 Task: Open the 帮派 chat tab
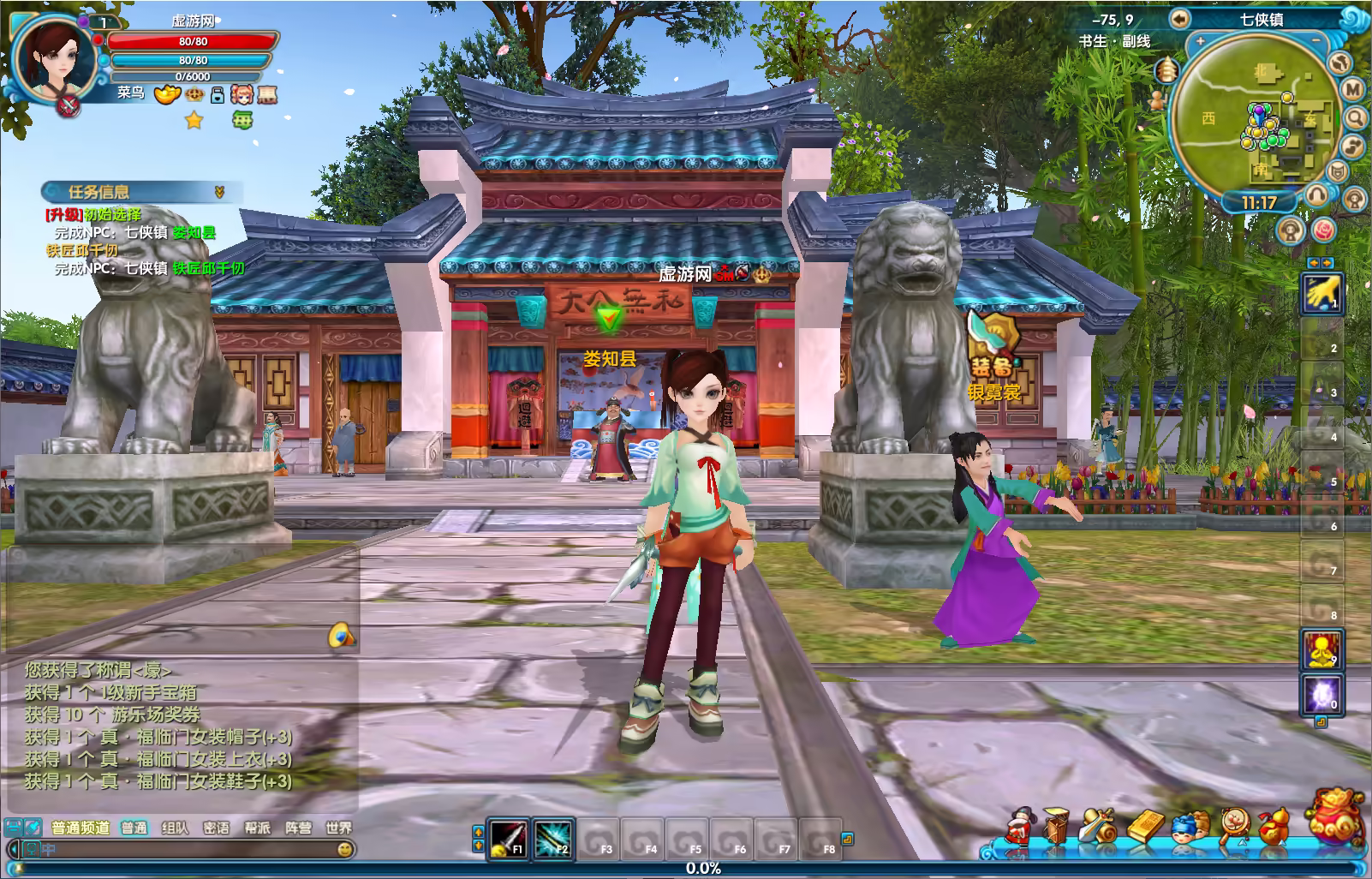tap(257, 828)
